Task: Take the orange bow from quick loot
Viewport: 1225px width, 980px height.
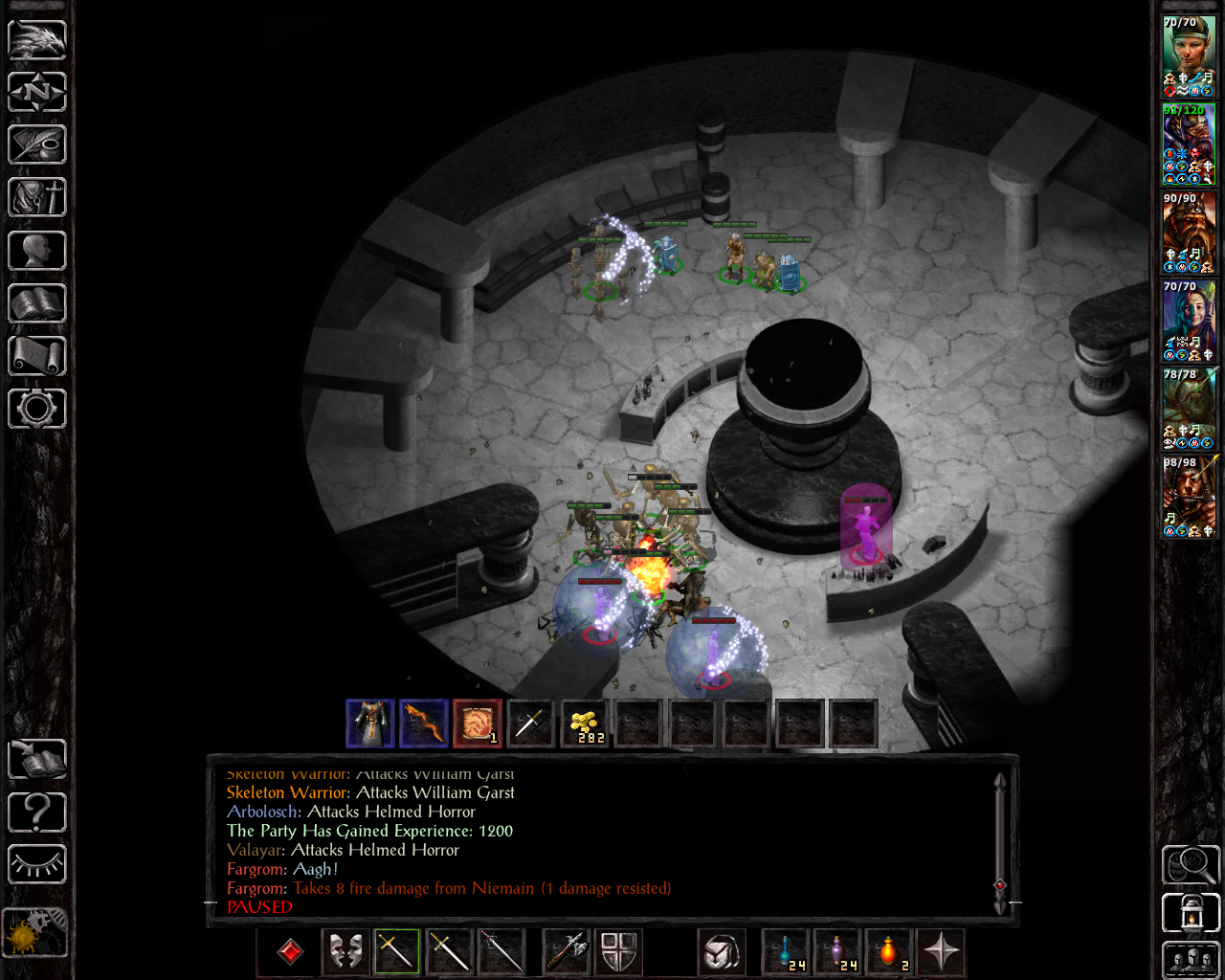Action: (x=424, y=724)
